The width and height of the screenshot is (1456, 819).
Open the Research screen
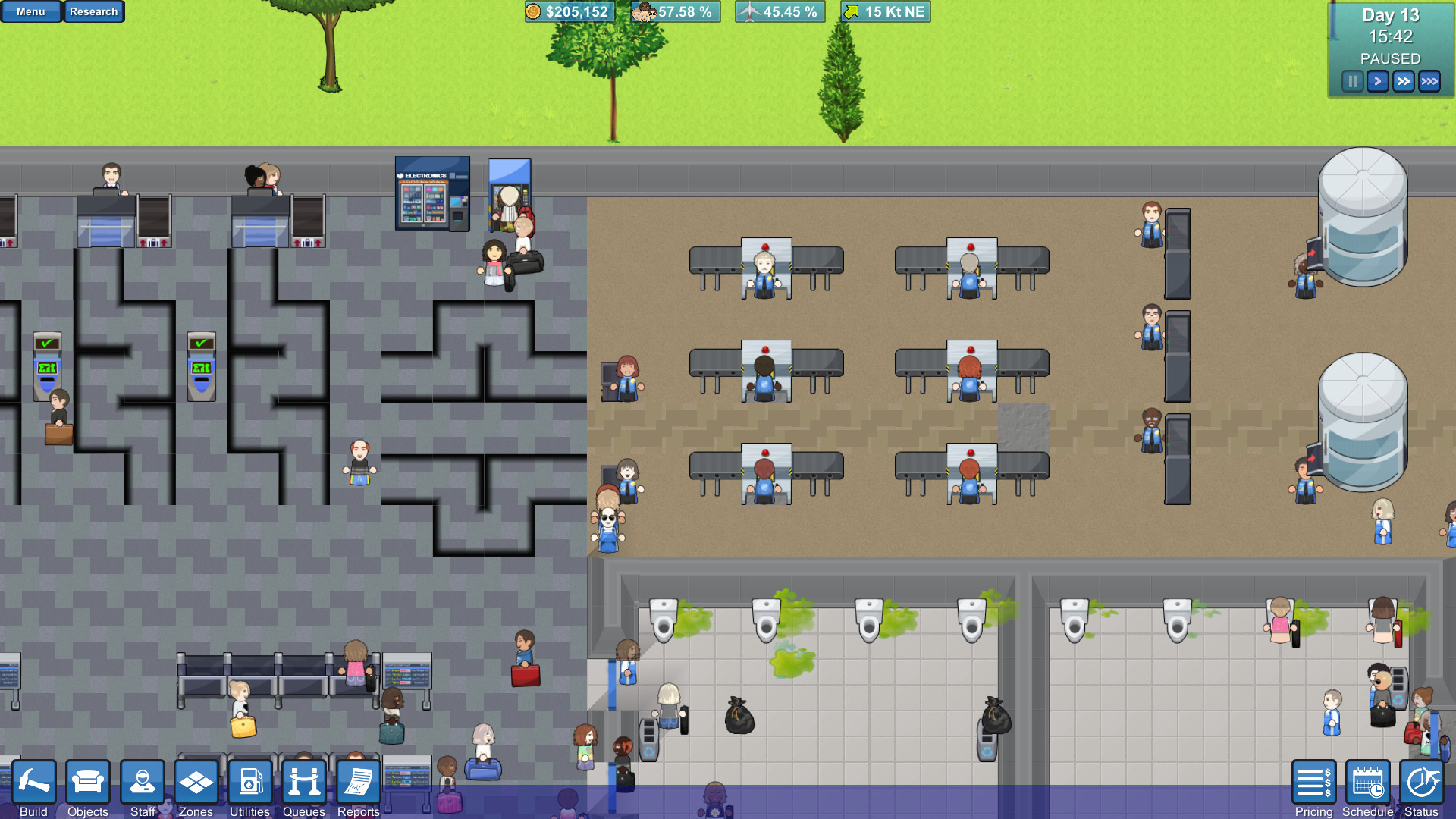(94, 11)
